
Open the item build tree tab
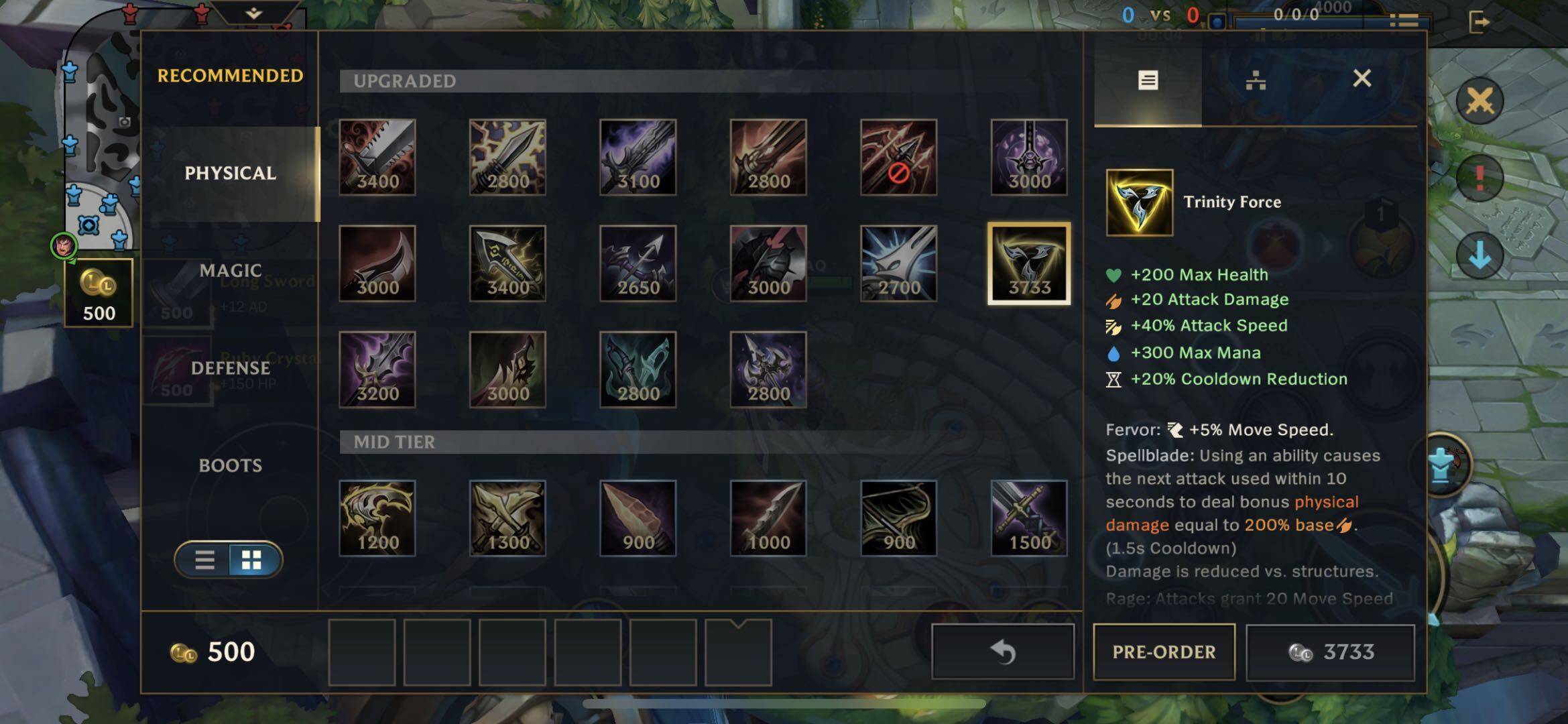(1255, 81)
